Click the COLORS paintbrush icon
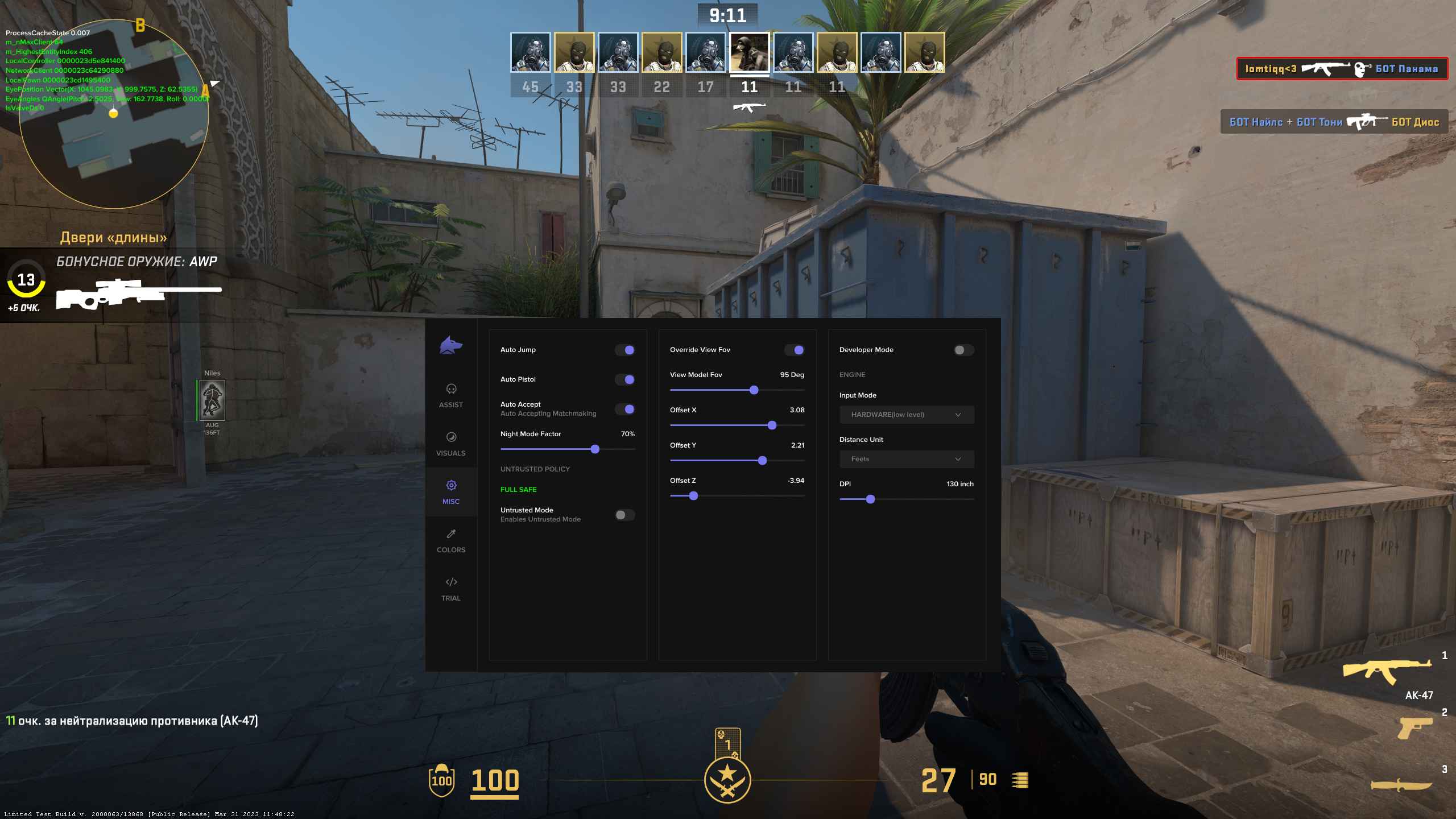The height and width of the screenshot is (819, 1456). click(451, 533)
